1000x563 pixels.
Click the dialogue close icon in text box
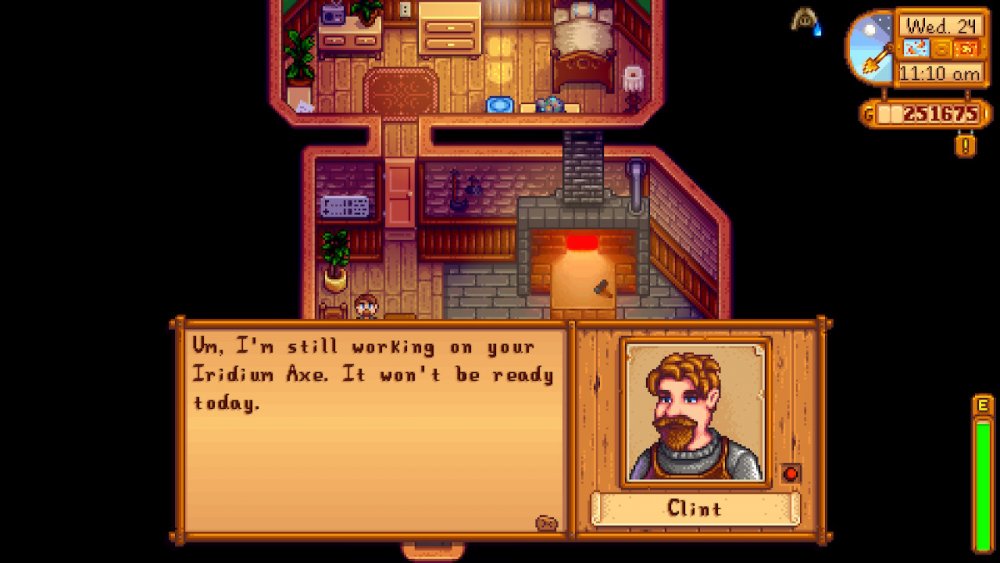[546, 522]
